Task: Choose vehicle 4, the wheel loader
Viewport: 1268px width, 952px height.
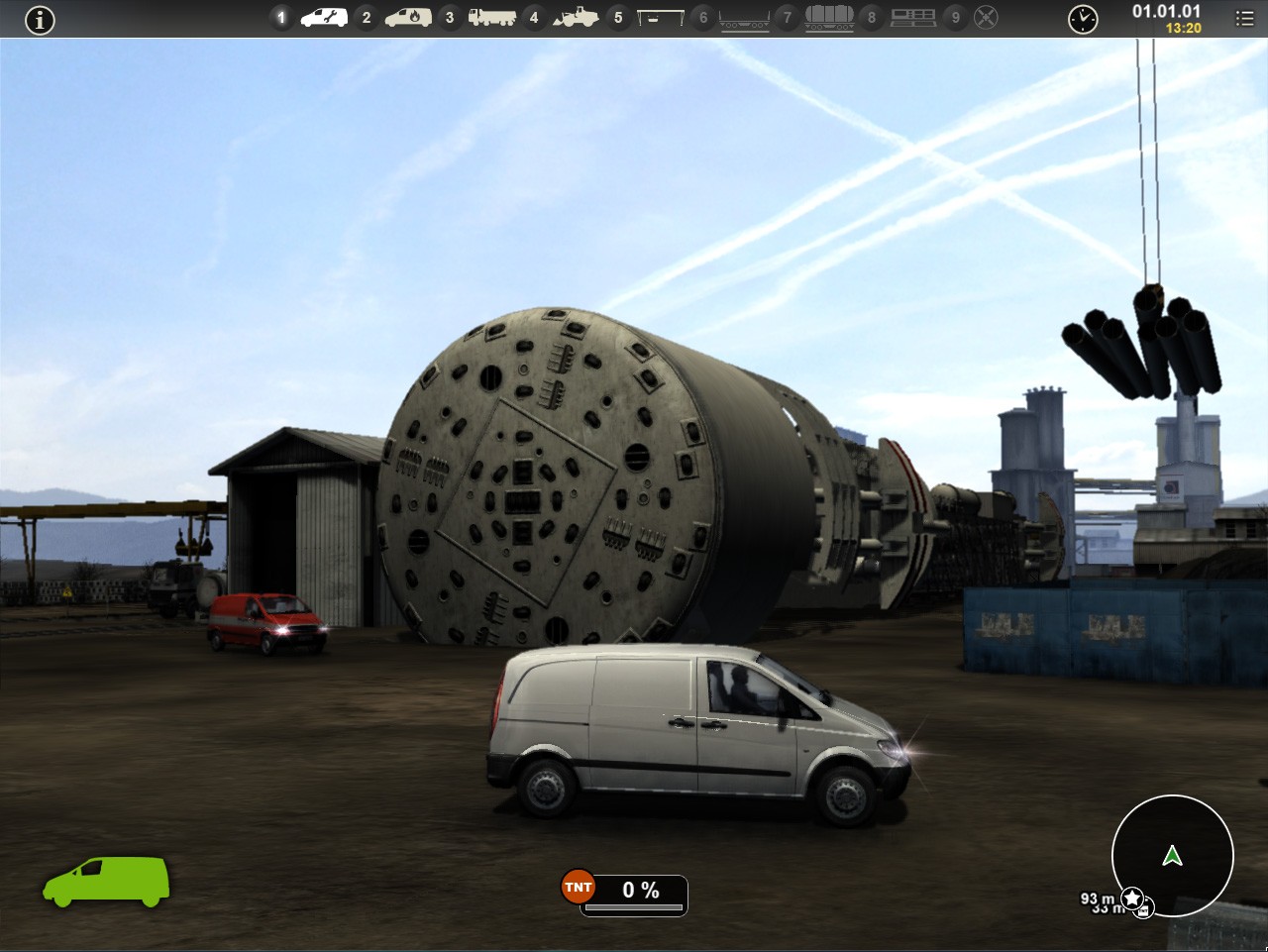Action: [x=575, y=17]
